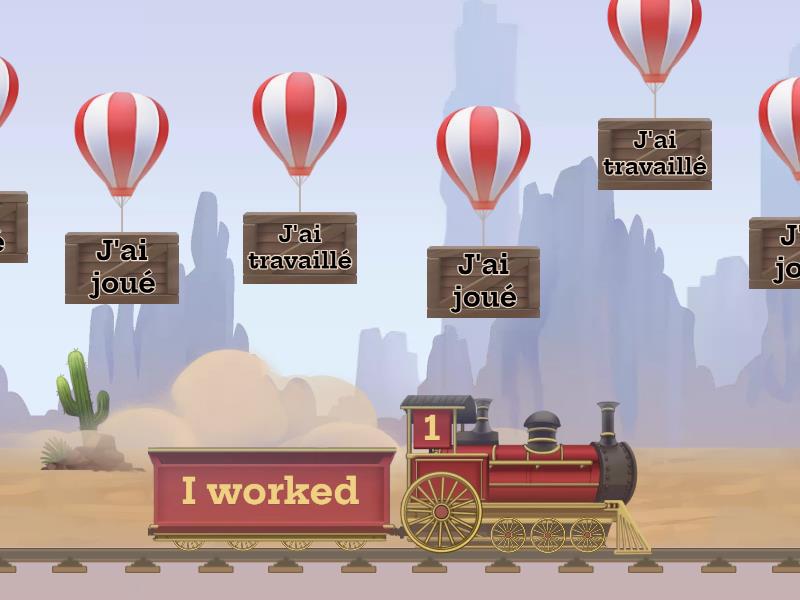Choose the J'ai travaillé crate above the wagon
The width and height of the screenshot is (800, 600).
299,247
